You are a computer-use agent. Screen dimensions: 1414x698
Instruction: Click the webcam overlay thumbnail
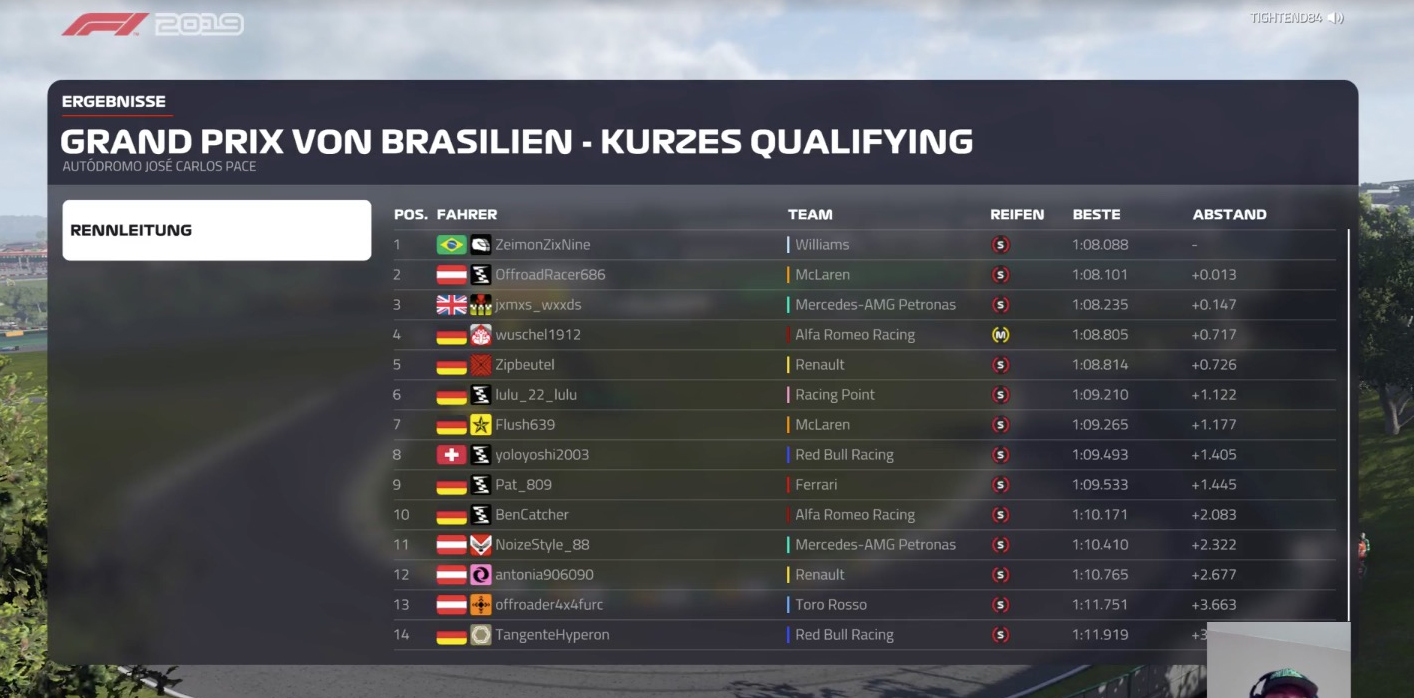[x=1278, y=660]
